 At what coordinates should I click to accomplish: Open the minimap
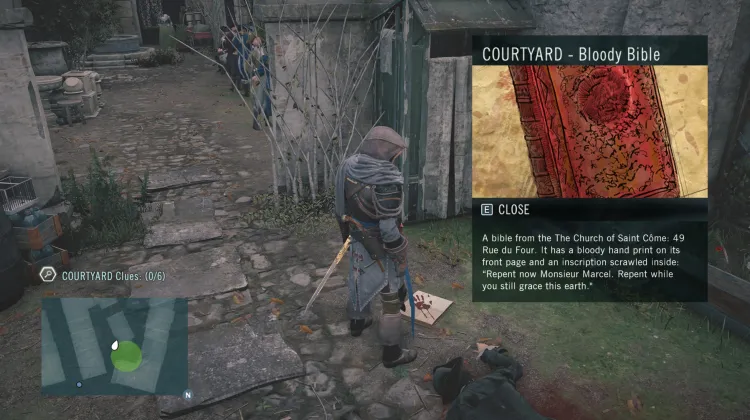(114, 345)
